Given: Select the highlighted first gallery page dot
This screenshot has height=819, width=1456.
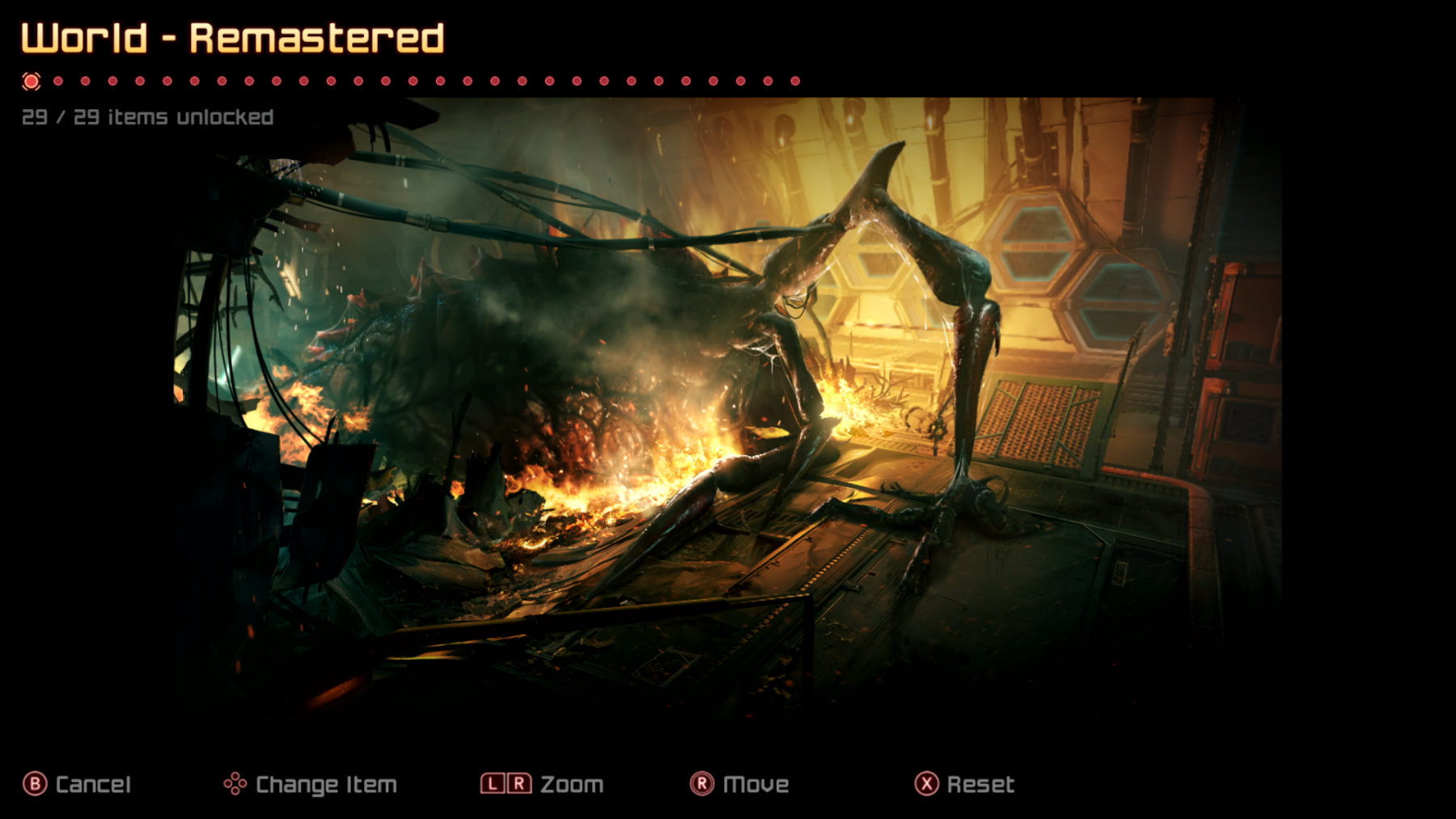Looking at the screenshot, I should click(x=32, y=81).
